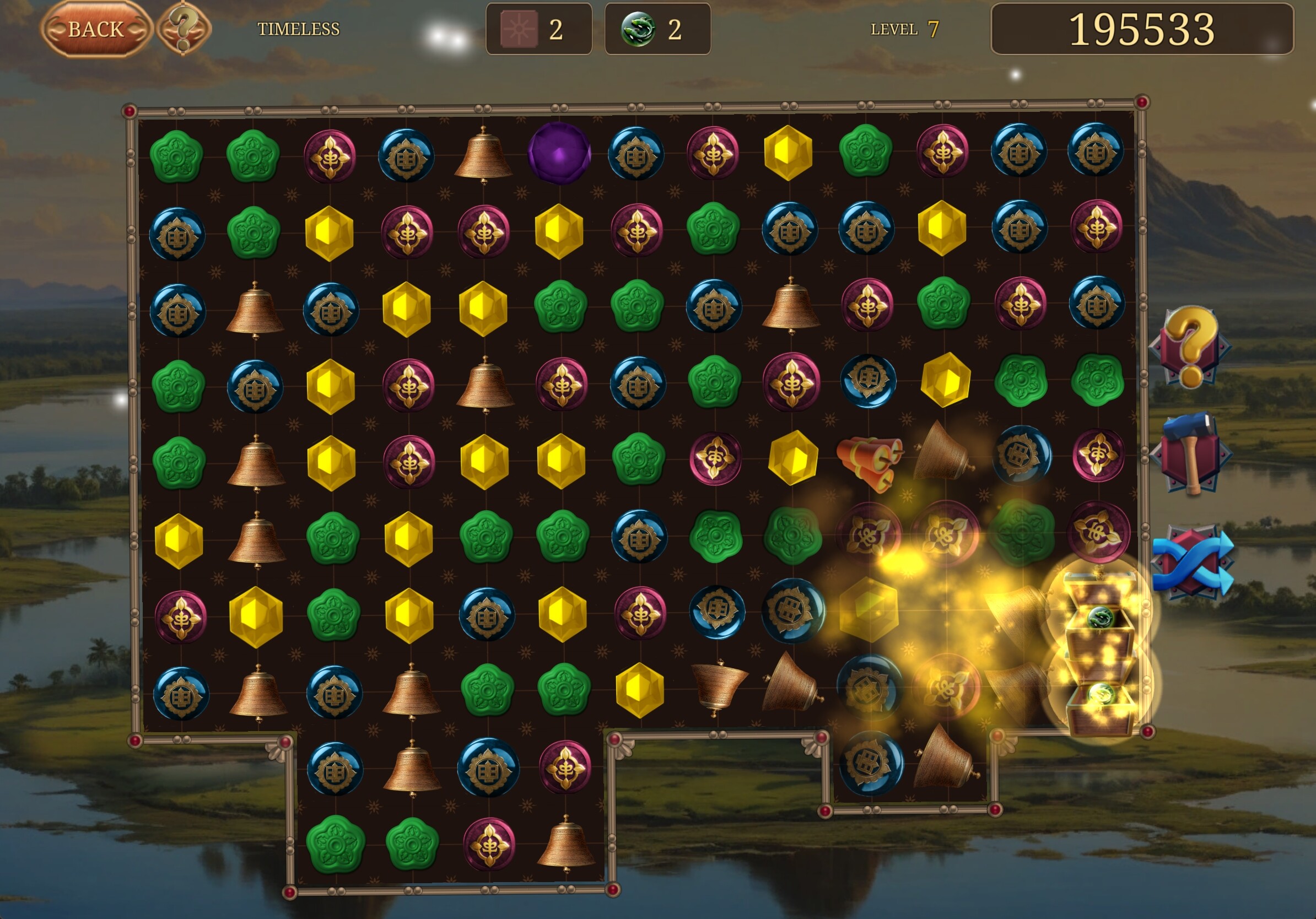Click the LEVEL 7 indicator

click(x=902, y=28)
